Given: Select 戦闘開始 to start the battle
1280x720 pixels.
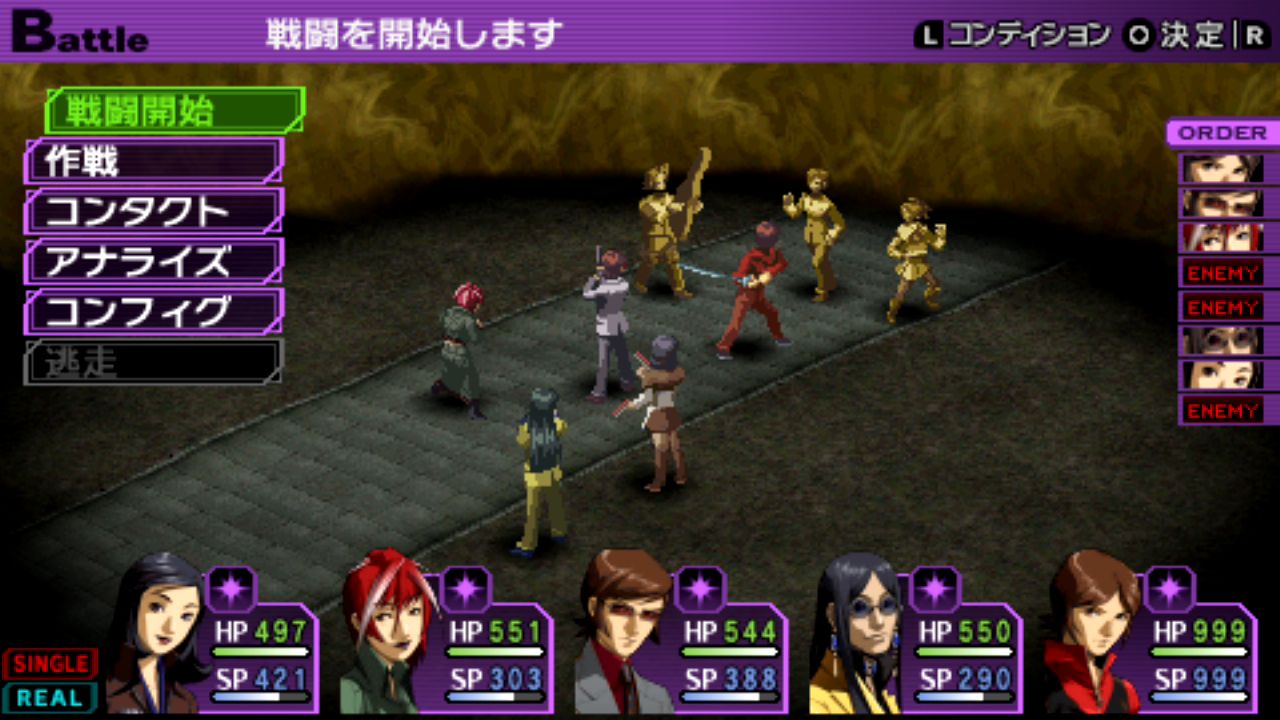Looking at the screenshot, I should [173, 111].
